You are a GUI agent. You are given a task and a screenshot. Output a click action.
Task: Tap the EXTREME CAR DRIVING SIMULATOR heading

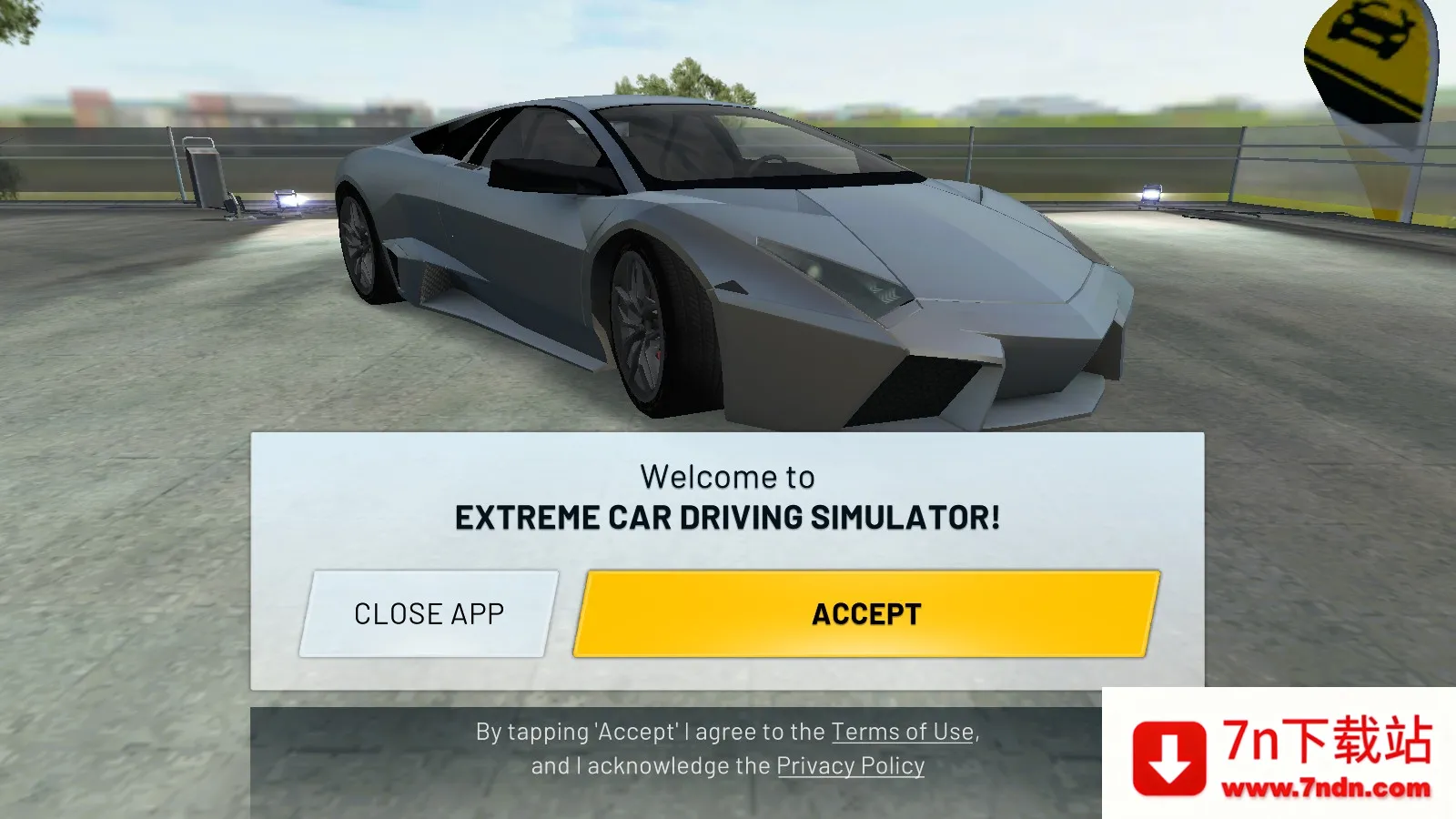pyautogui.click(x=728, y=517)
